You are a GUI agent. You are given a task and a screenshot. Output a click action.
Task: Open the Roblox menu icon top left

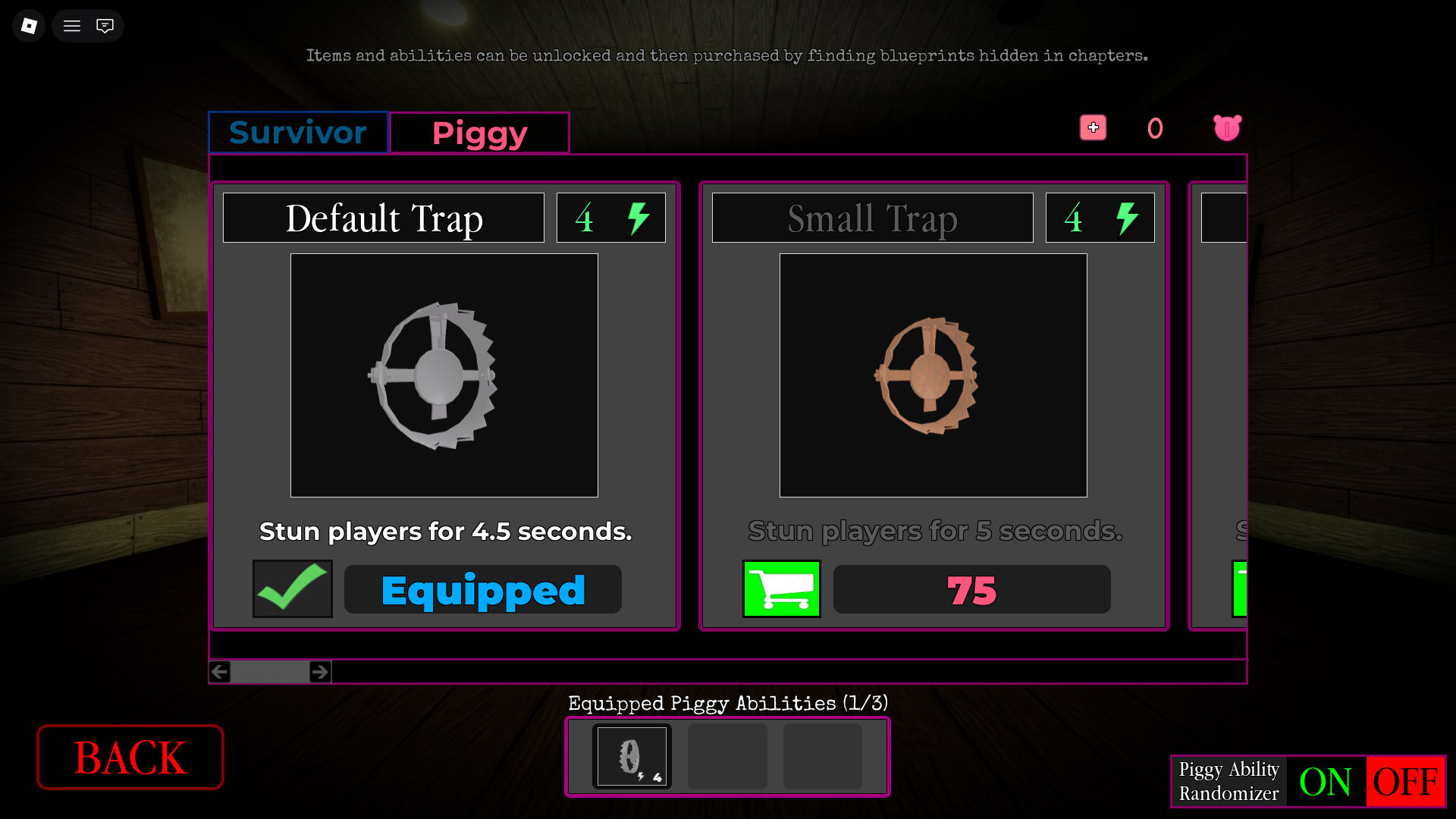(28, 25)
